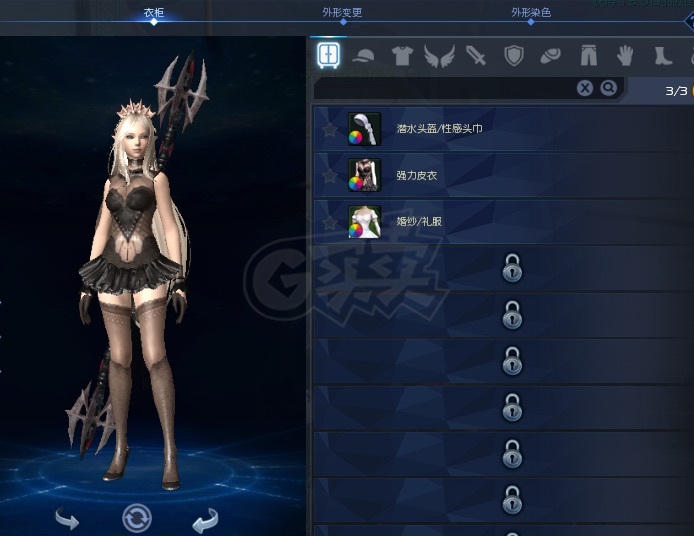Clear the search box with the X button

point(585,89)
